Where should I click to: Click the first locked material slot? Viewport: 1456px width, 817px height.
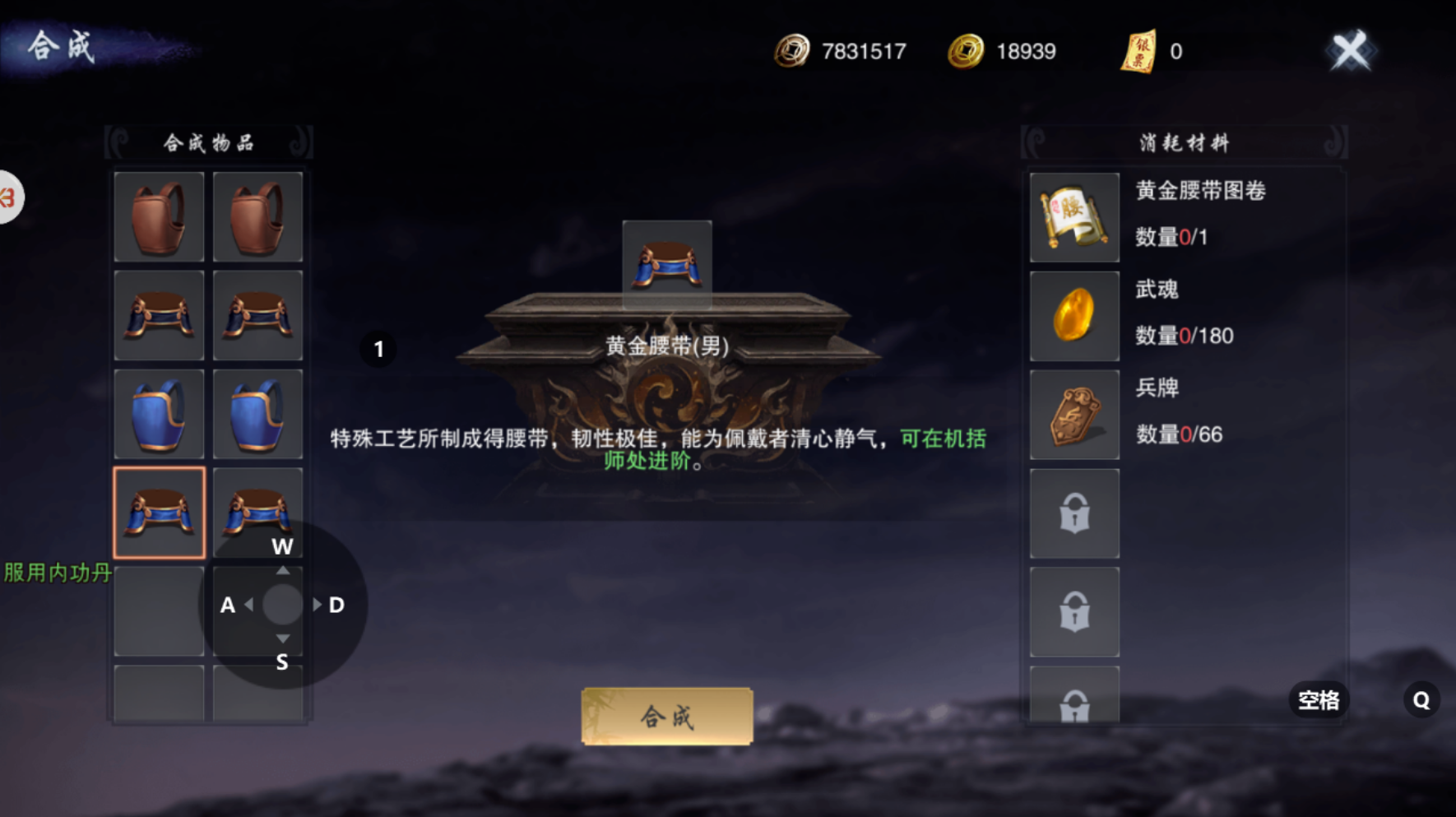1073,512
